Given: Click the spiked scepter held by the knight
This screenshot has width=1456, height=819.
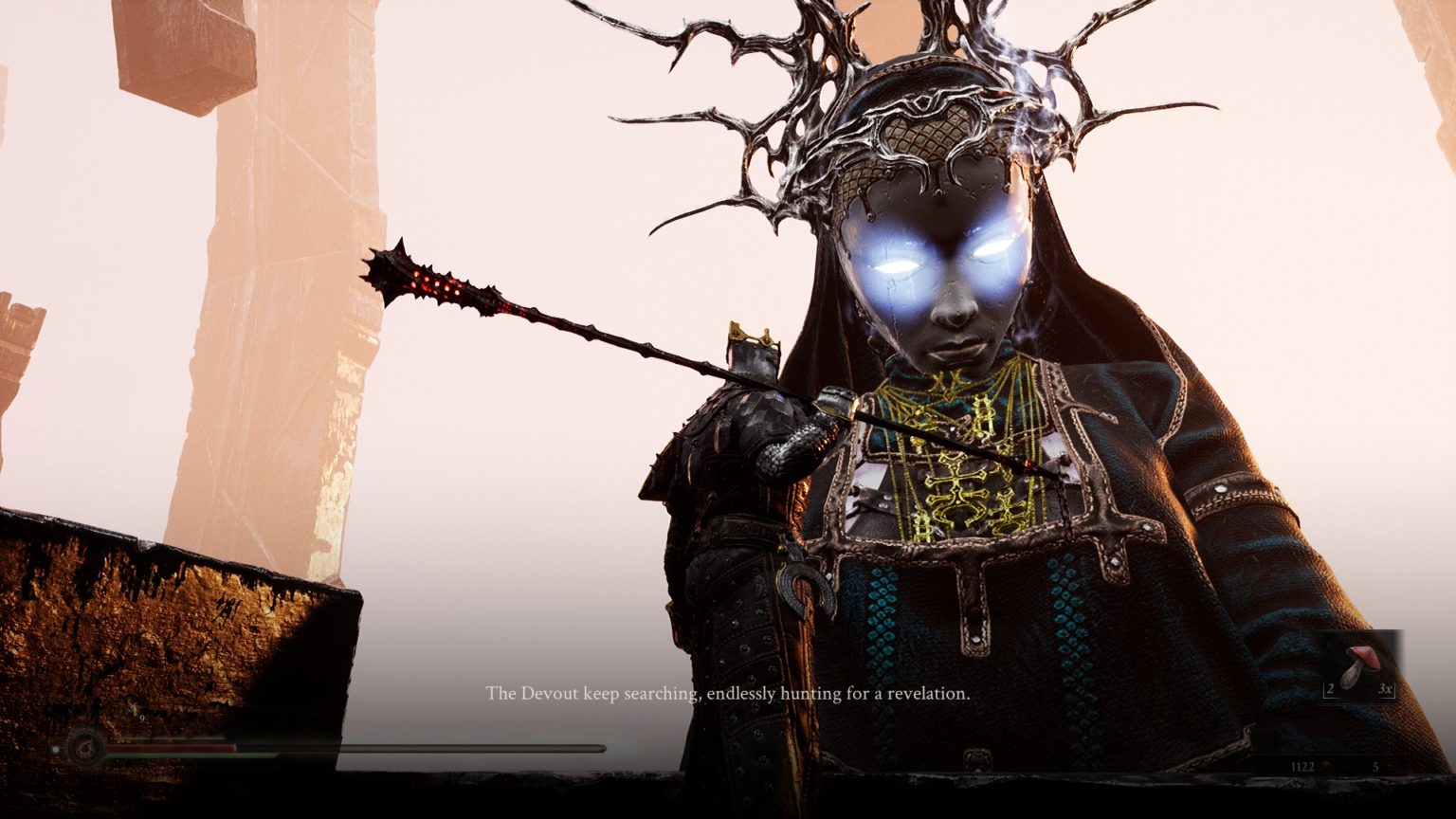Looking at the screenshot, I should (x=436, y=284).
